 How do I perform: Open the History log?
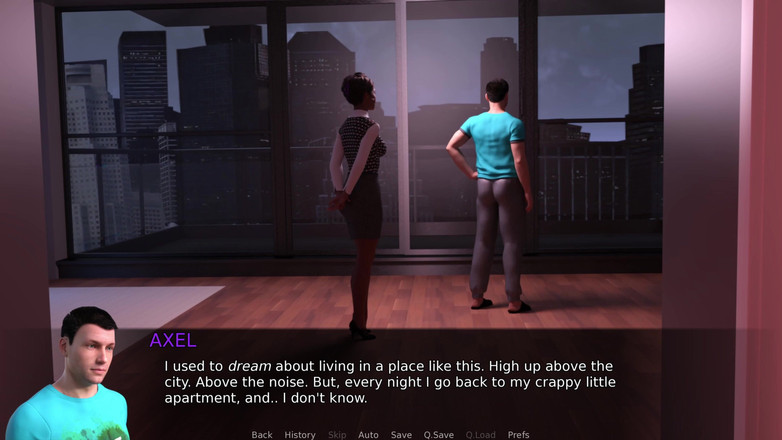300,435
